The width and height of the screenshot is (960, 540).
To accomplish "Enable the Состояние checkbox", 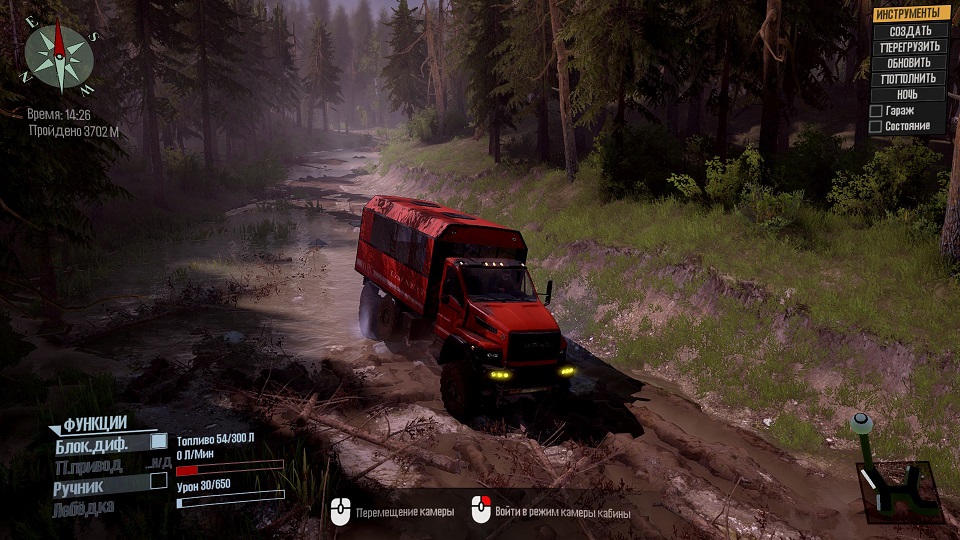I will [x=876, y=127].
